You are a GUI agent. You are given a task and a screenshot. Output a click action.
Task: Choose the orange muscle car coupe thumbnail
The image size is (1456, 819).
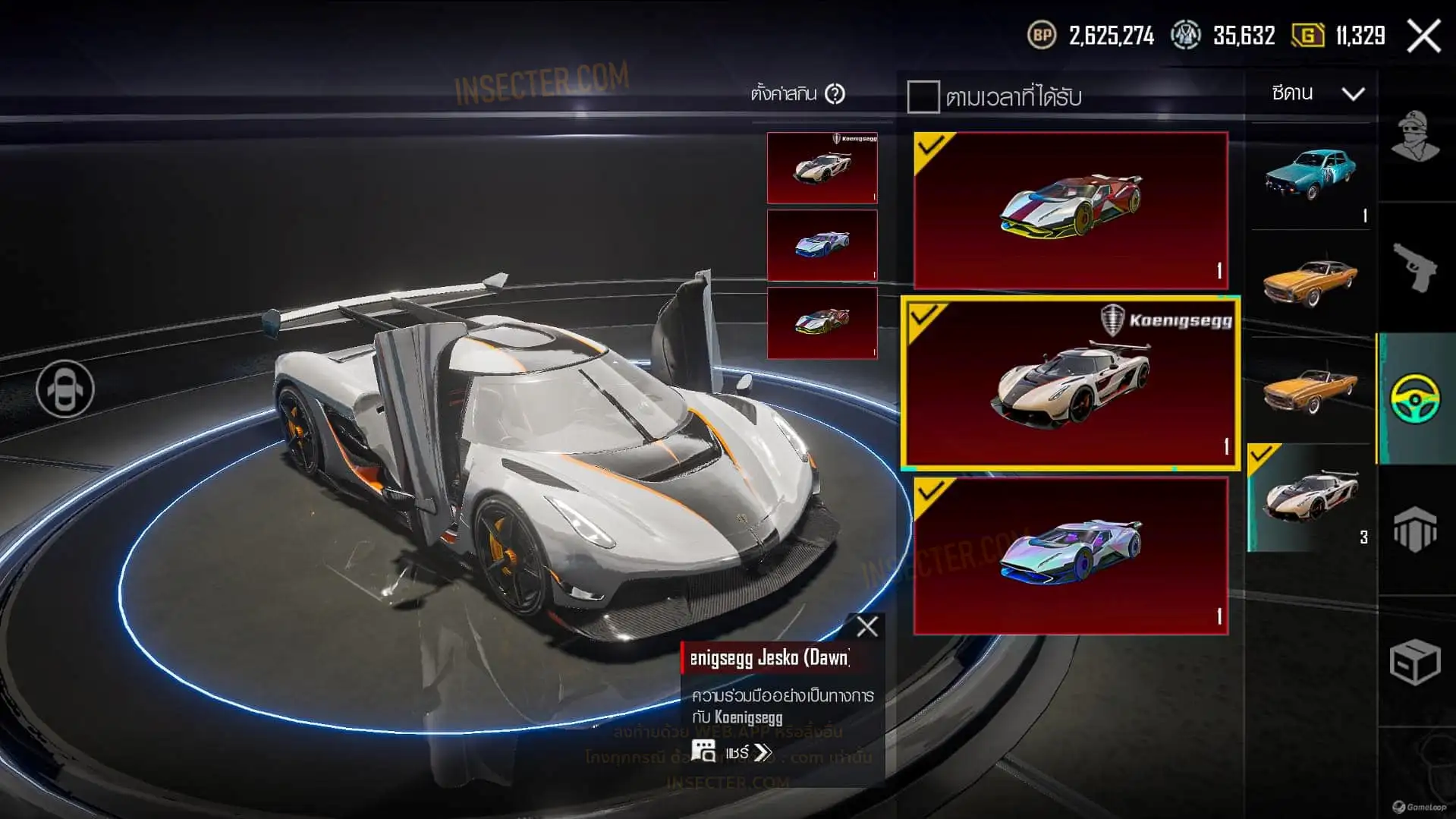click(1310, 283)
